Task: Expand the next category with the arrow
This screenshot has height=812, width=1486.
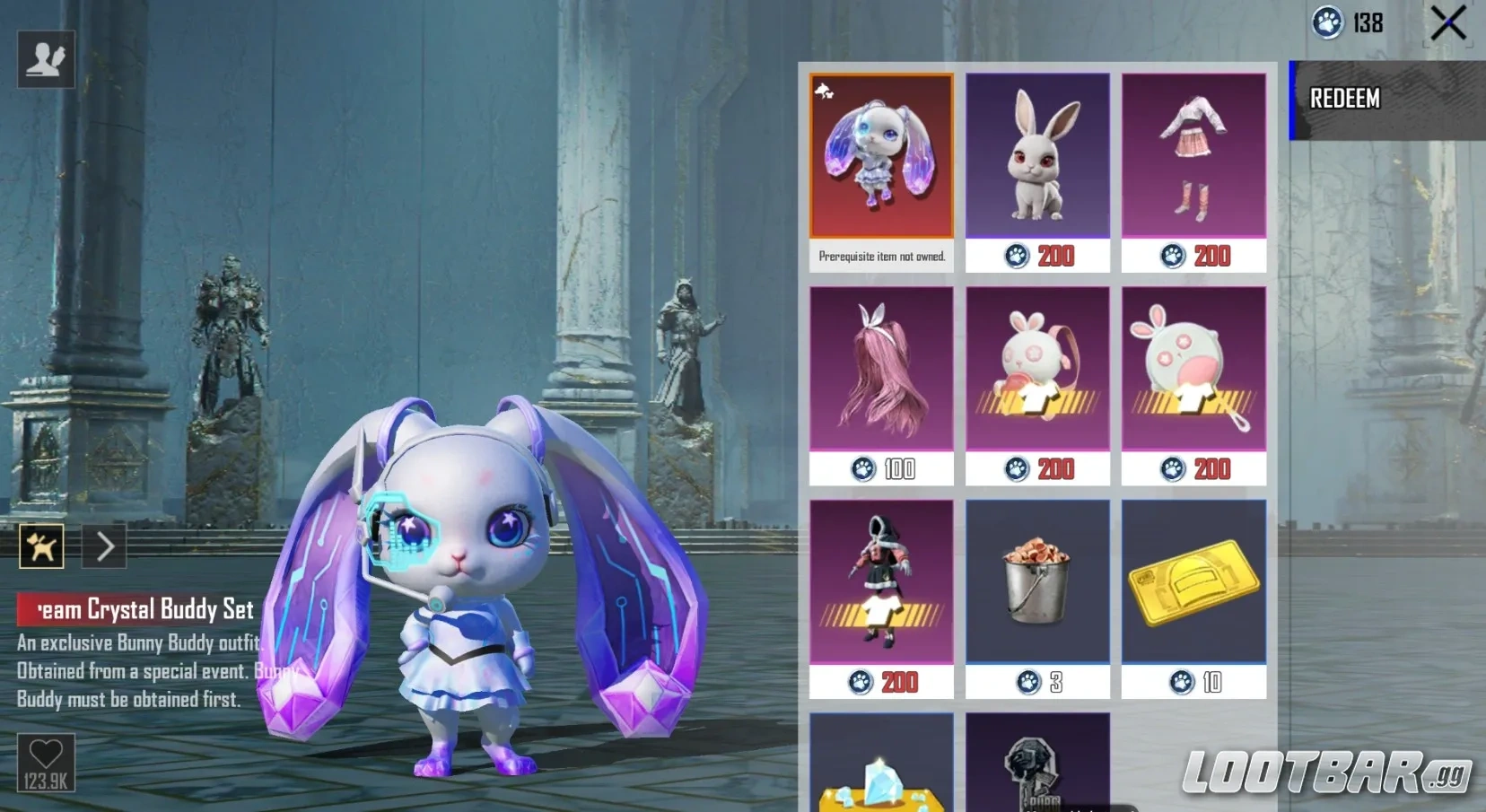Action: (x=104, y=545)
